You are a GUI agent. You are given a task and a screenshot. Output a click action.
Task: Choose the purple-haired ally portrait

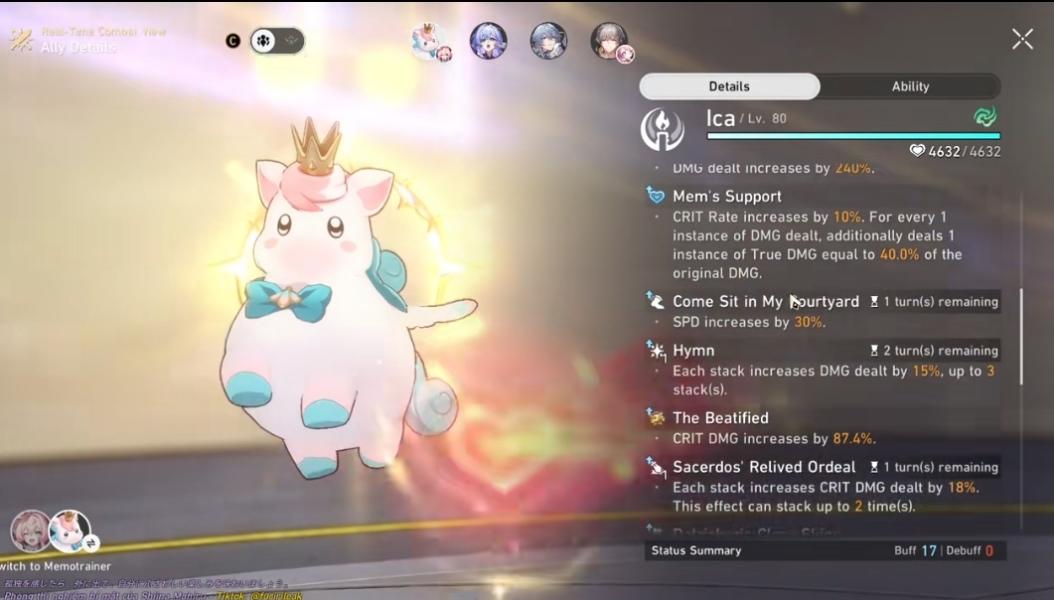(488, 41)
